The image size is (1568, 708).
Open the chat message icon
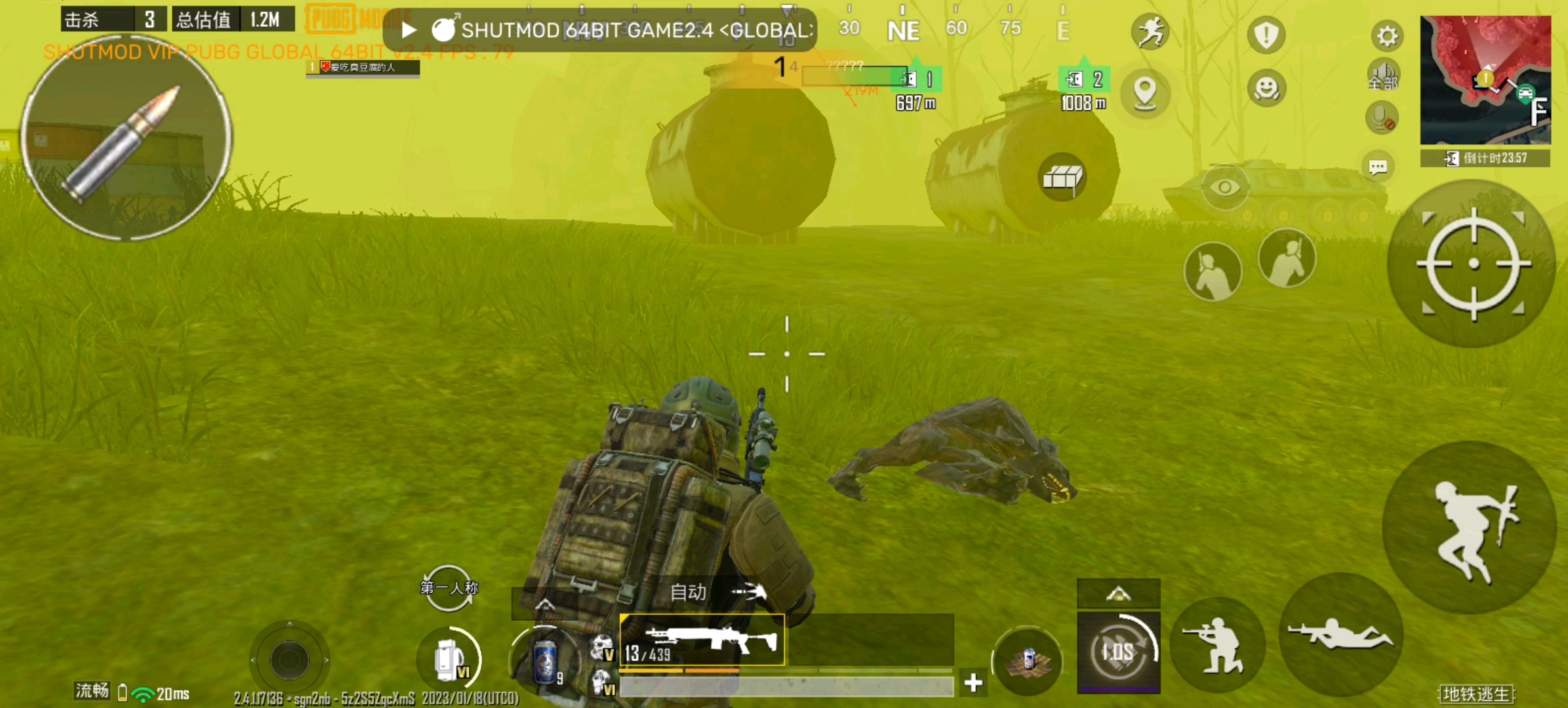1380,167
